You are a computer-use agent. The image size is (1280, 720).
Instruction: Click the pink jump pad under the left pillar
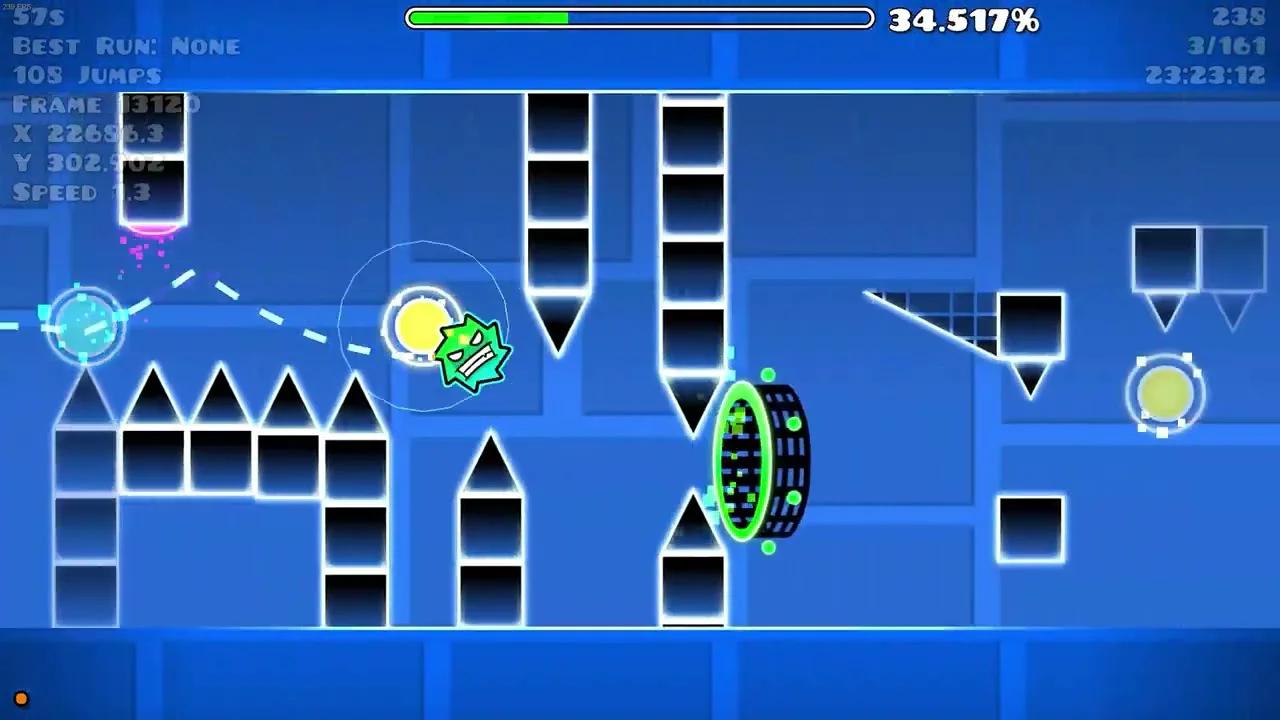152,230
